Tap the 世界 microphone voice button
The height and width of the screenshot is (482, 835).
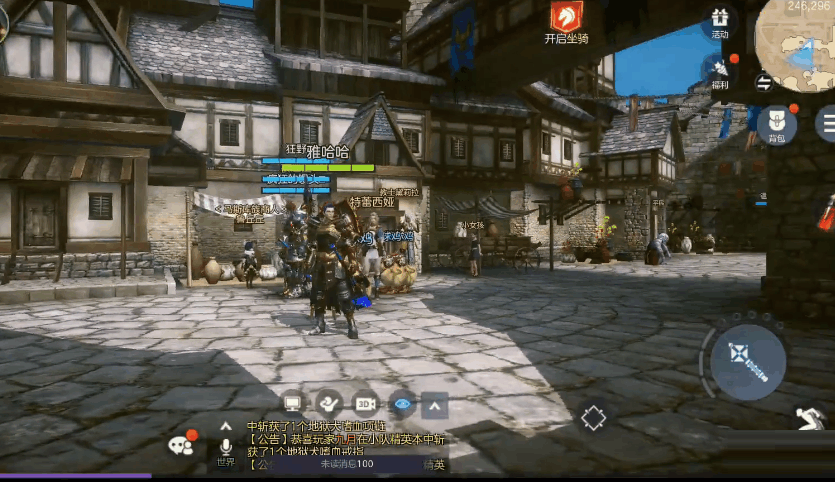coord(226,448)
